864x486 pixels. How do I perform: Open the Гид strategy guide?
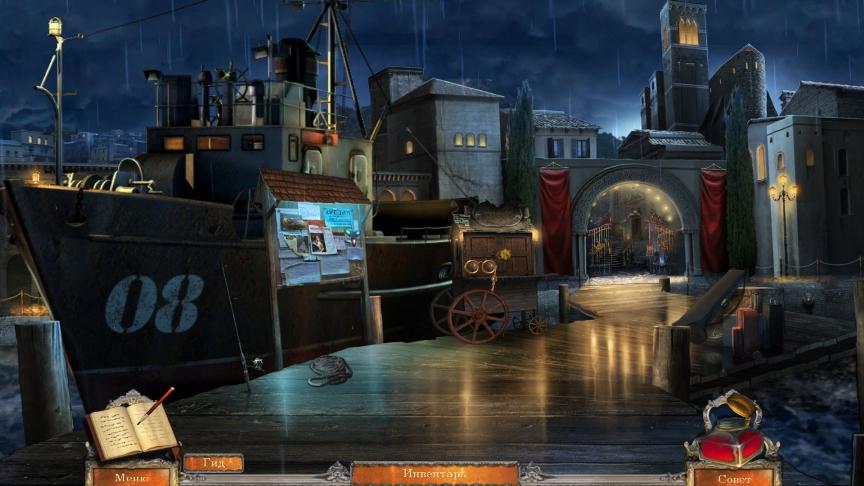tap(213, 463)
